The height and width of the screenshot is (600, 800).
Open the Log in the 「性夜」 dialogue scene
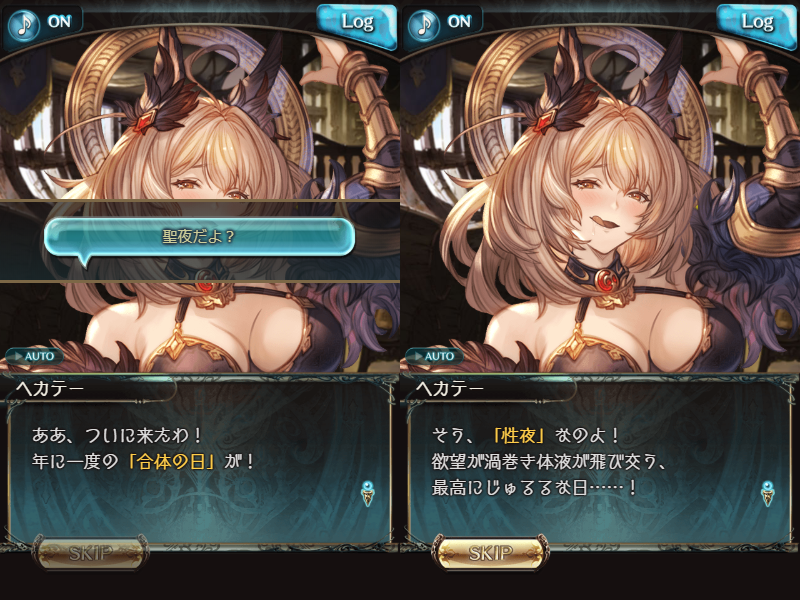(757, 22)
